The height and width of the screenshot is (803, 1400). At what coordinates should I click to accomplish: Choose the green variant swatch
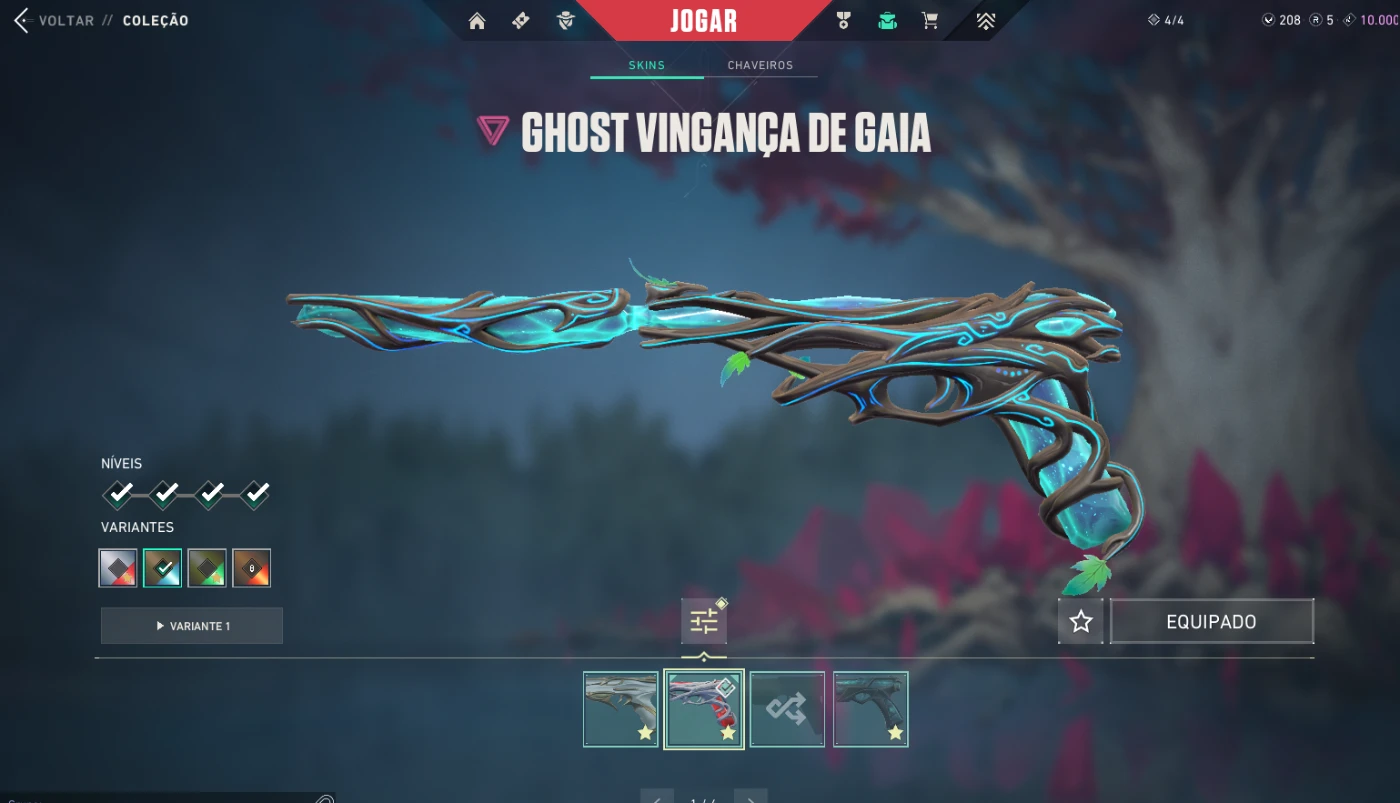point(207,568)
